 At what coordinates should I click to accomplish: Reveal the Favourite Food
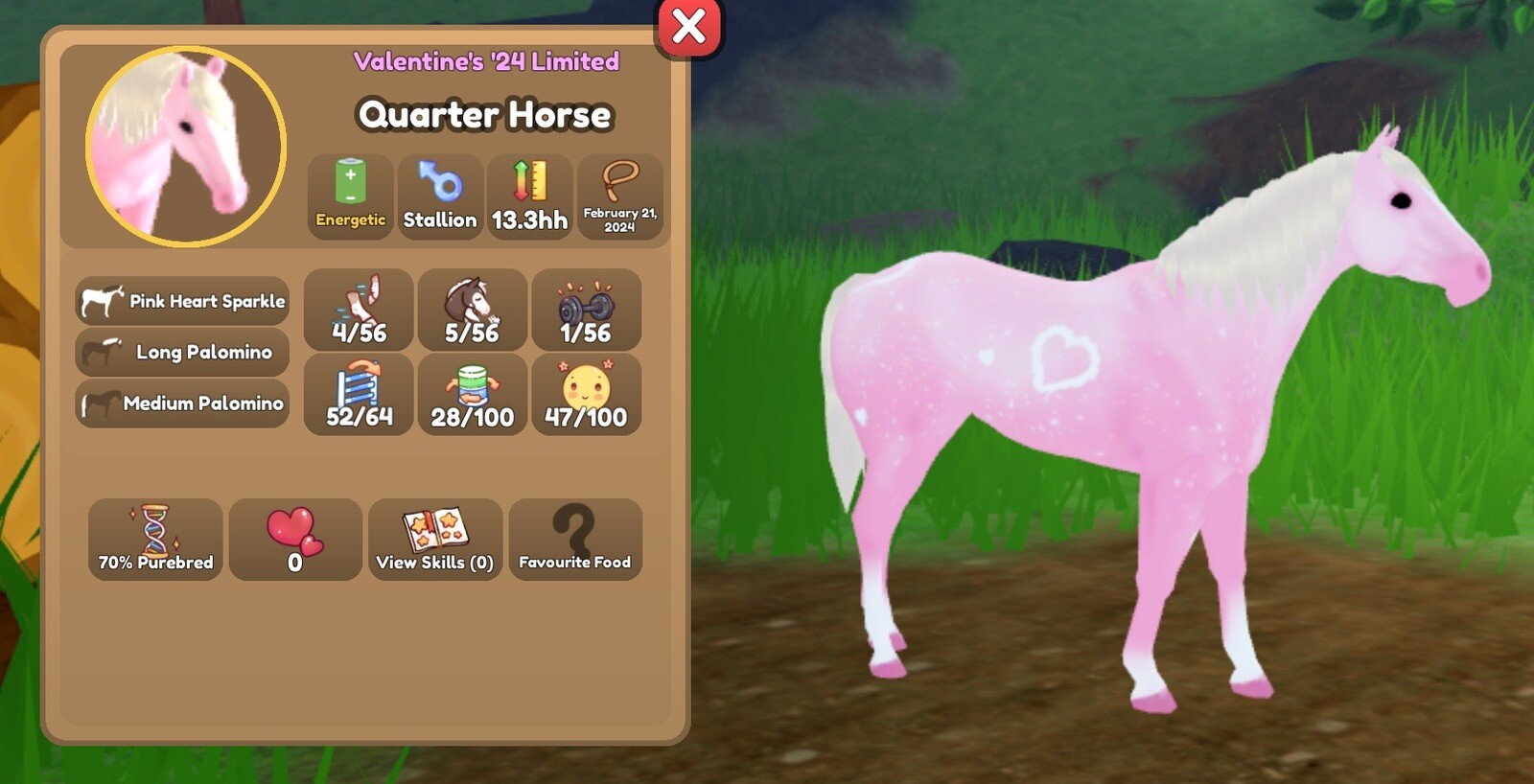574,540
